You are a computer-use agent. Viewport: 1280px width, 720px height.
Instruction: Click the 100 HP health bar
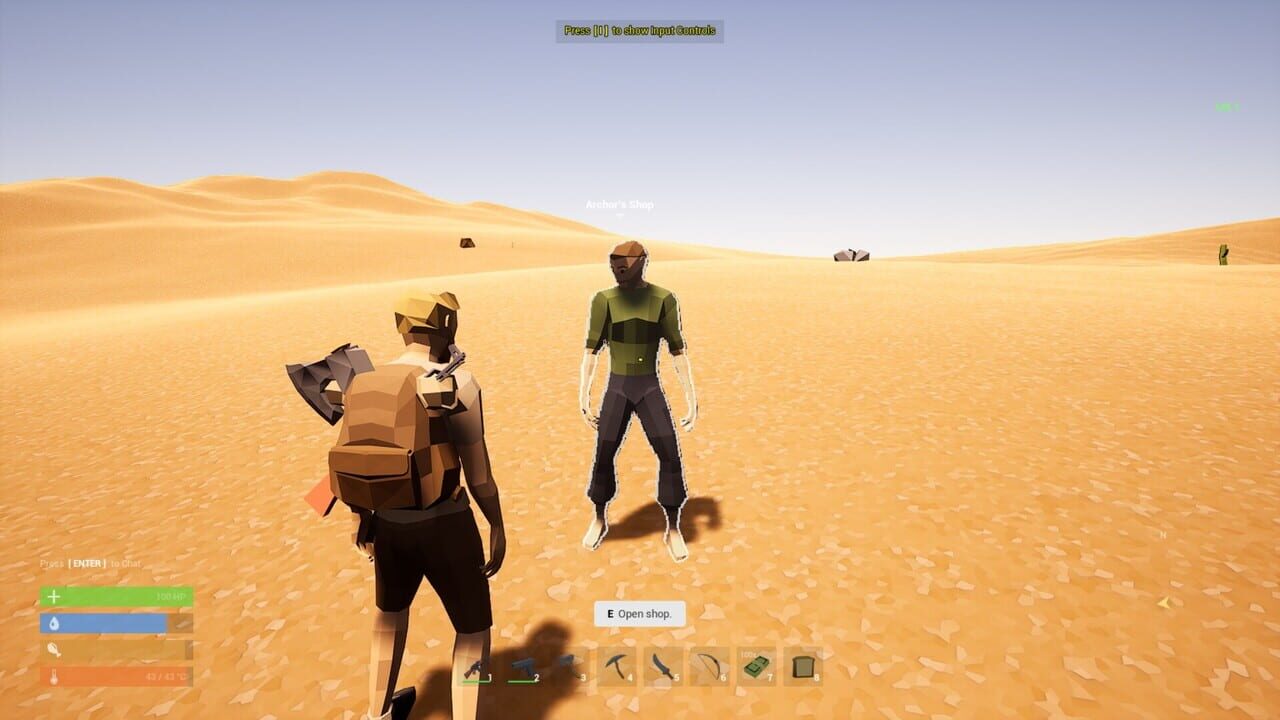115,596
